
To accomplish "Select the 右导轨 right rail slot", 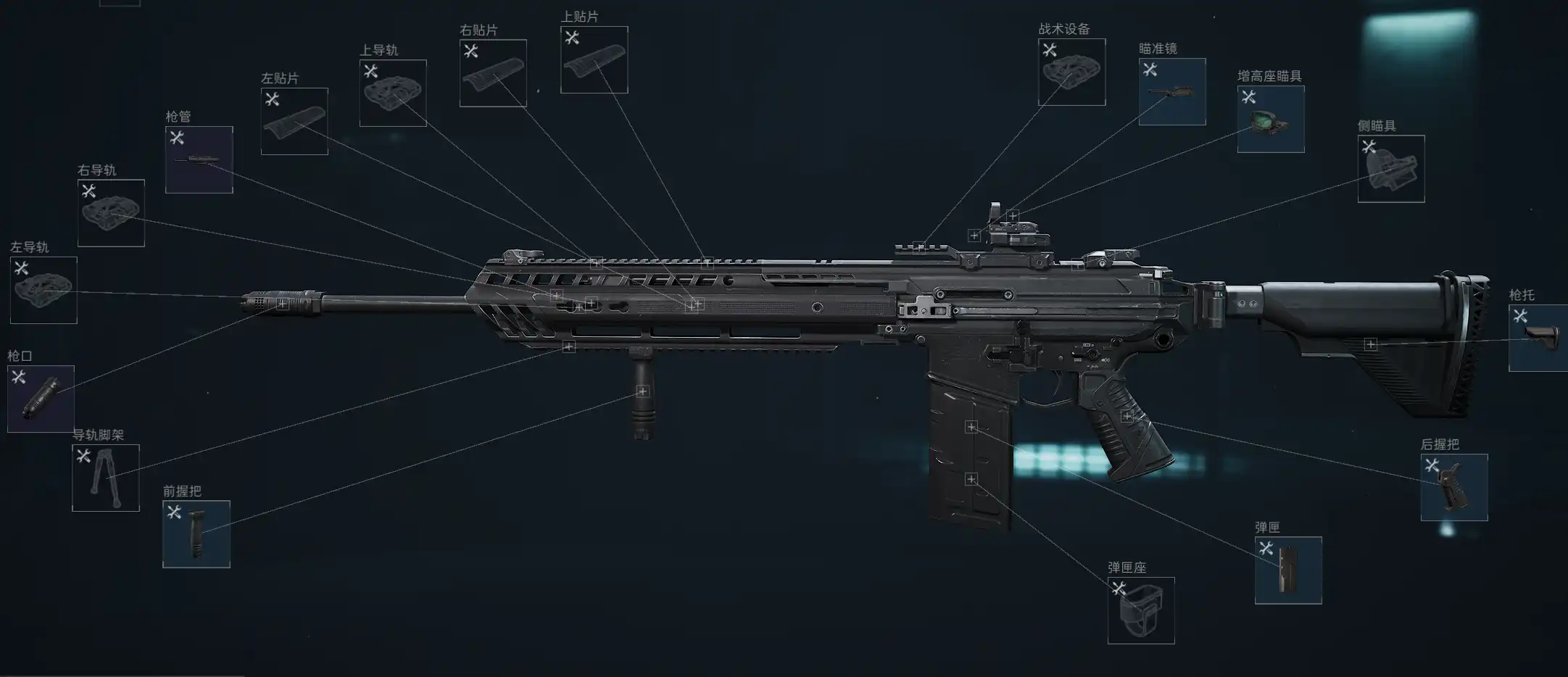I will coord(111,212).
